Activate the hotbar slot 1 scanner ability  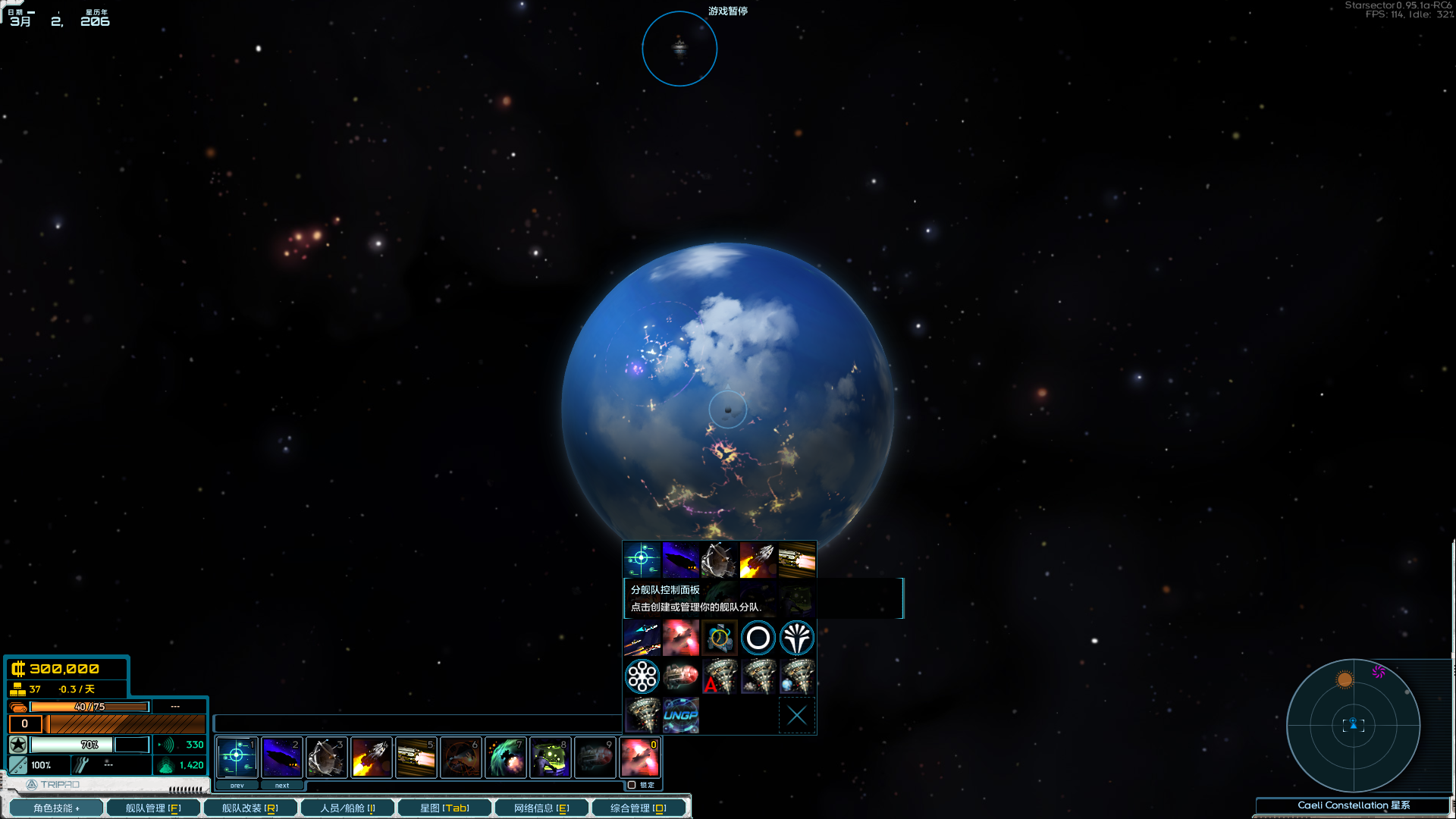(237, 756)
